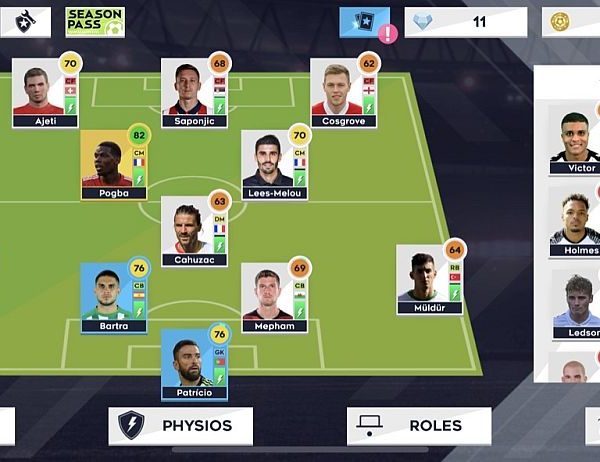Select right-back Müldür's card
The height and width of the screenshot is (462, 600).
point(429,279)
